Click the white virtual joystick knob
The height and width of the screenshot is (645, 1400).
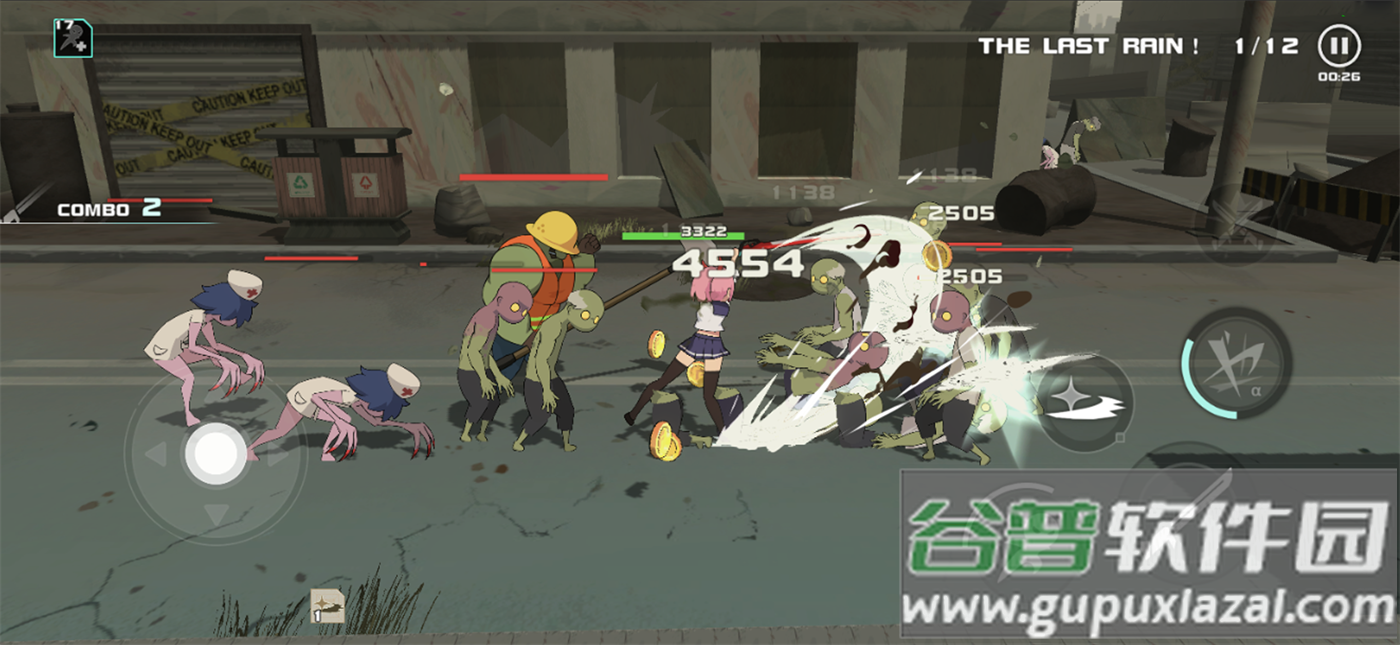click(216, 454)
